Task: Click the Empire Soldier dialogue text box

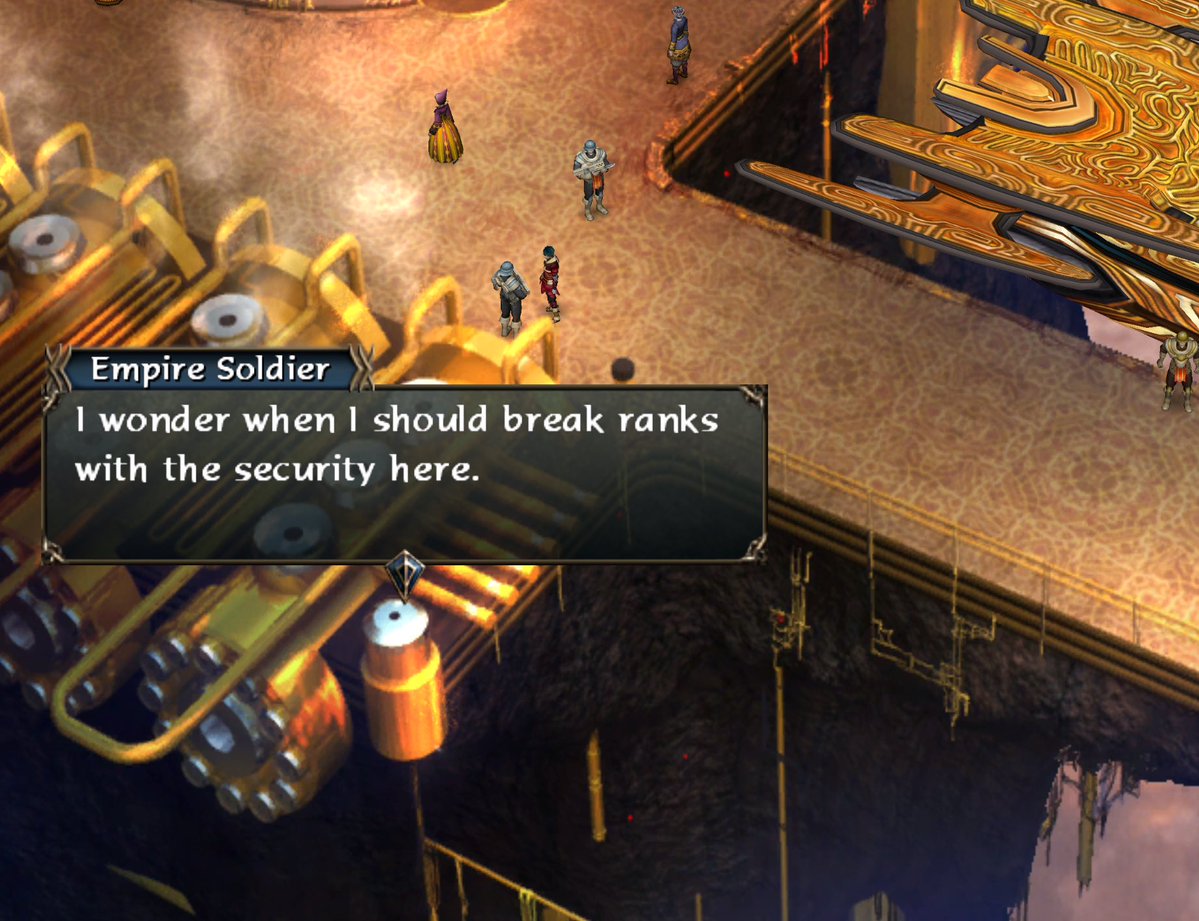Action: 404,472
